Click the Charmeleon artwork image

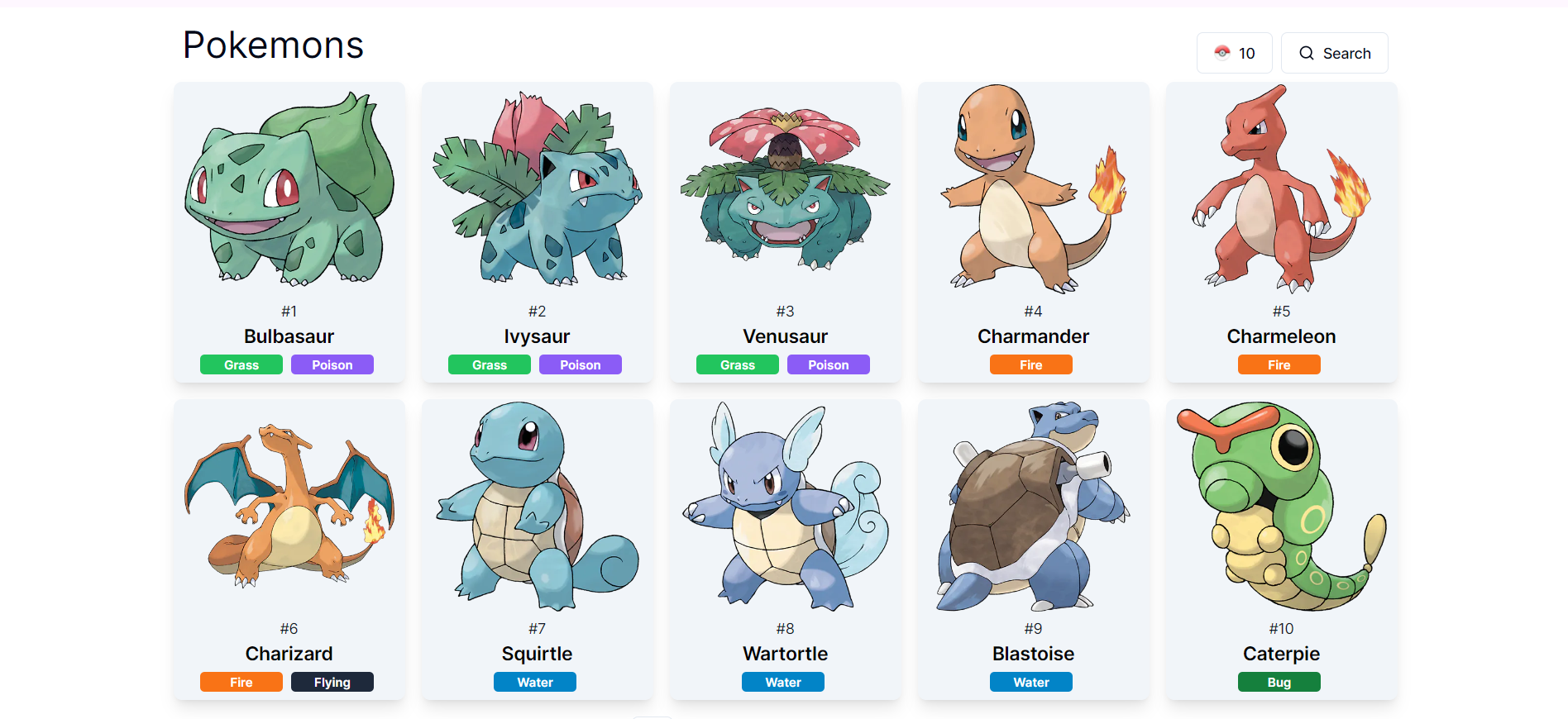point(1281,190)
